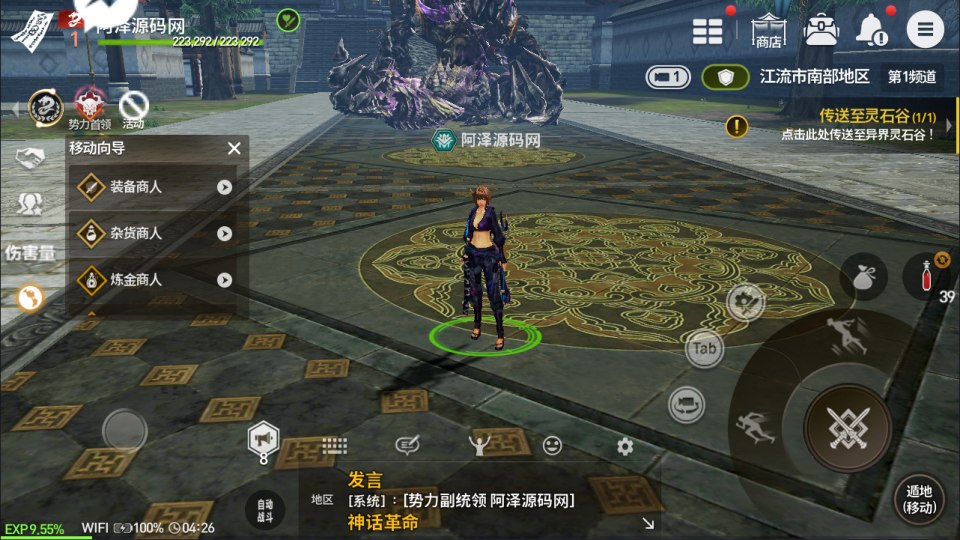960x540 pixels.
Task: Activate the 遁地(移动) skill button
Action: coord(918,498)
